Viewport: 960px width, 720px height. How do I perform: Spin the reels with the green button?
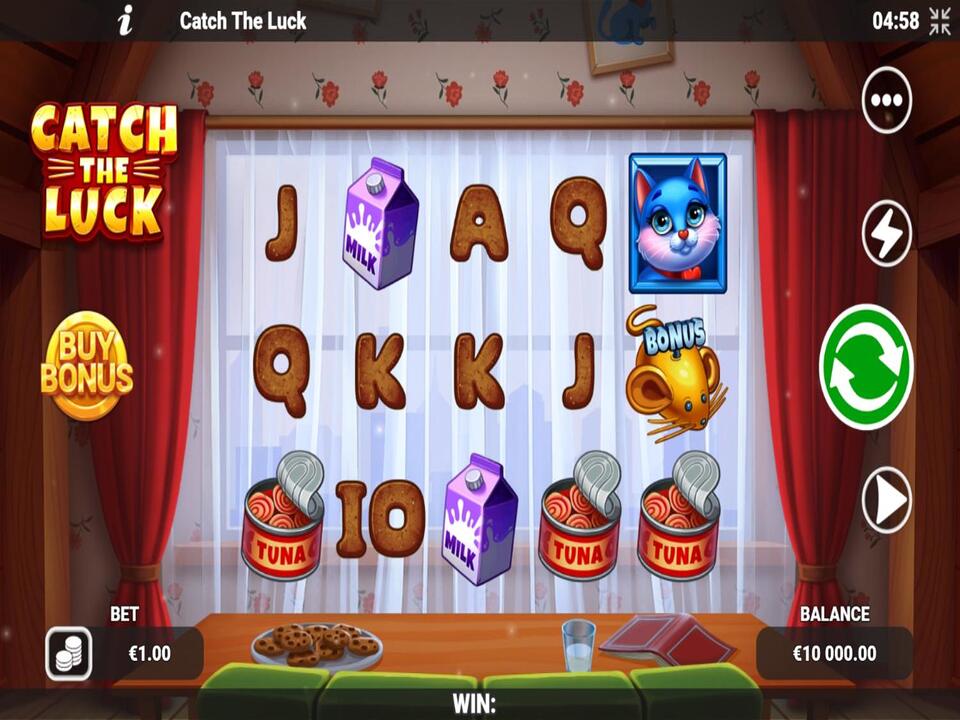[x=866, y=367]
